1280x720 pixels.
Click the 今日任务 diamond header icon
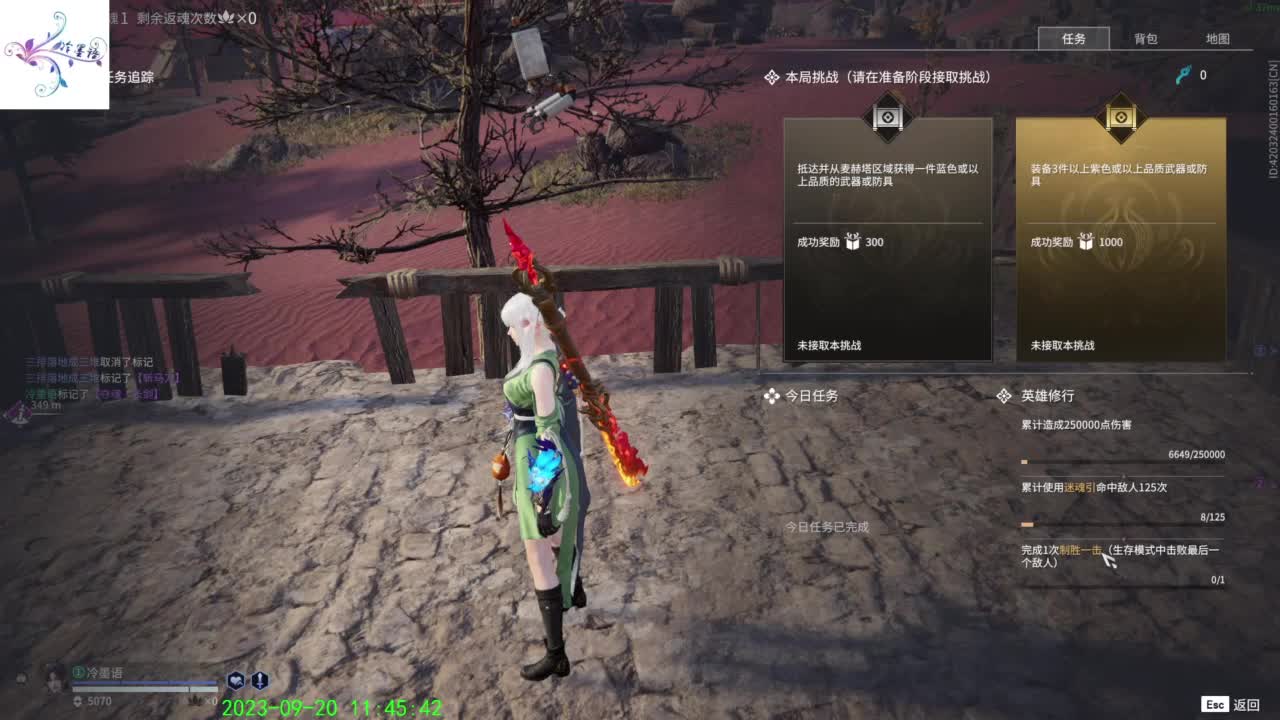click(x=772, y=396)
